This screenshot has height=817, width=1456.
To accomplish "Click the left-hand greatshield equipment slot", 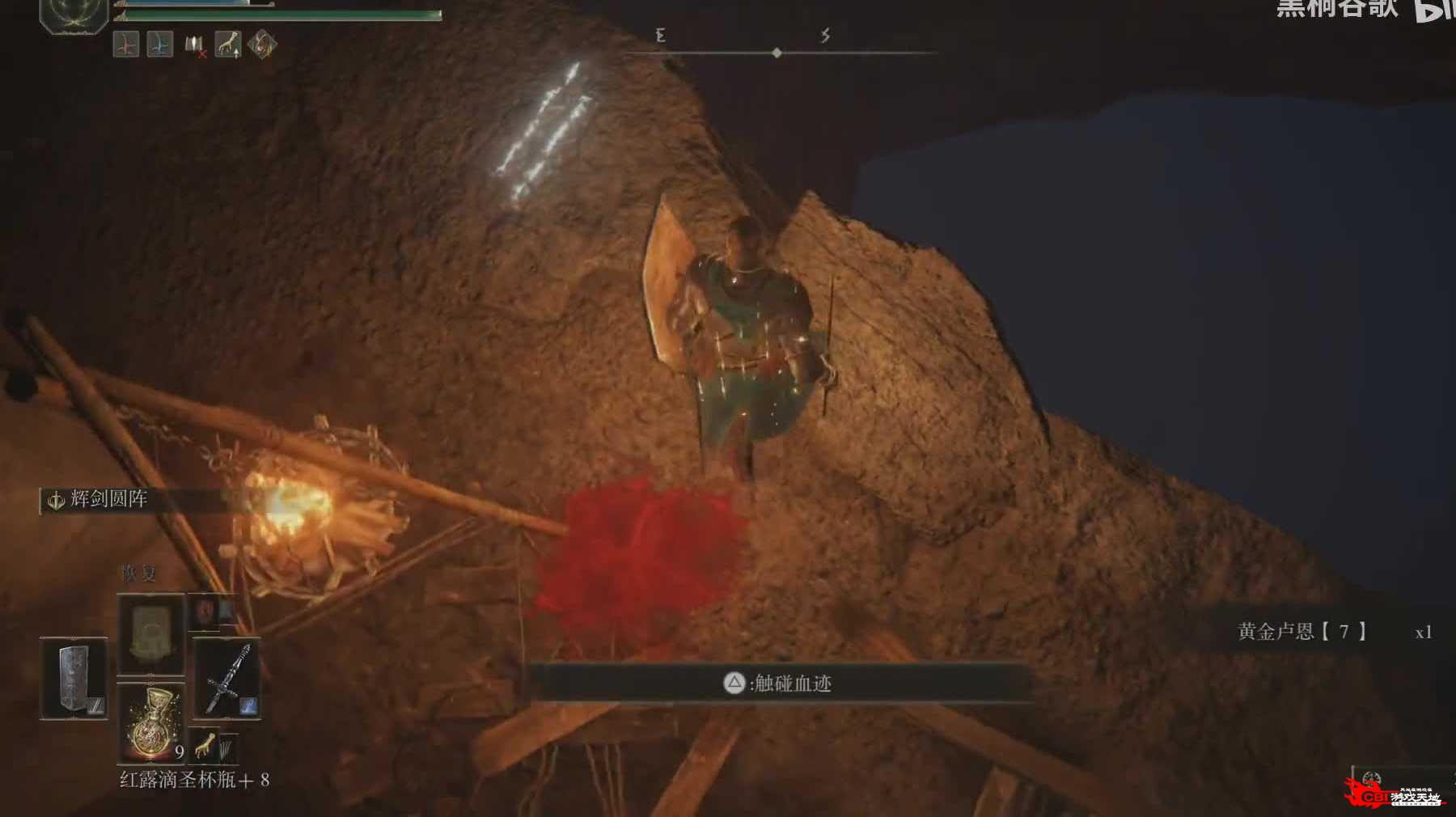I will click(73, 678).
